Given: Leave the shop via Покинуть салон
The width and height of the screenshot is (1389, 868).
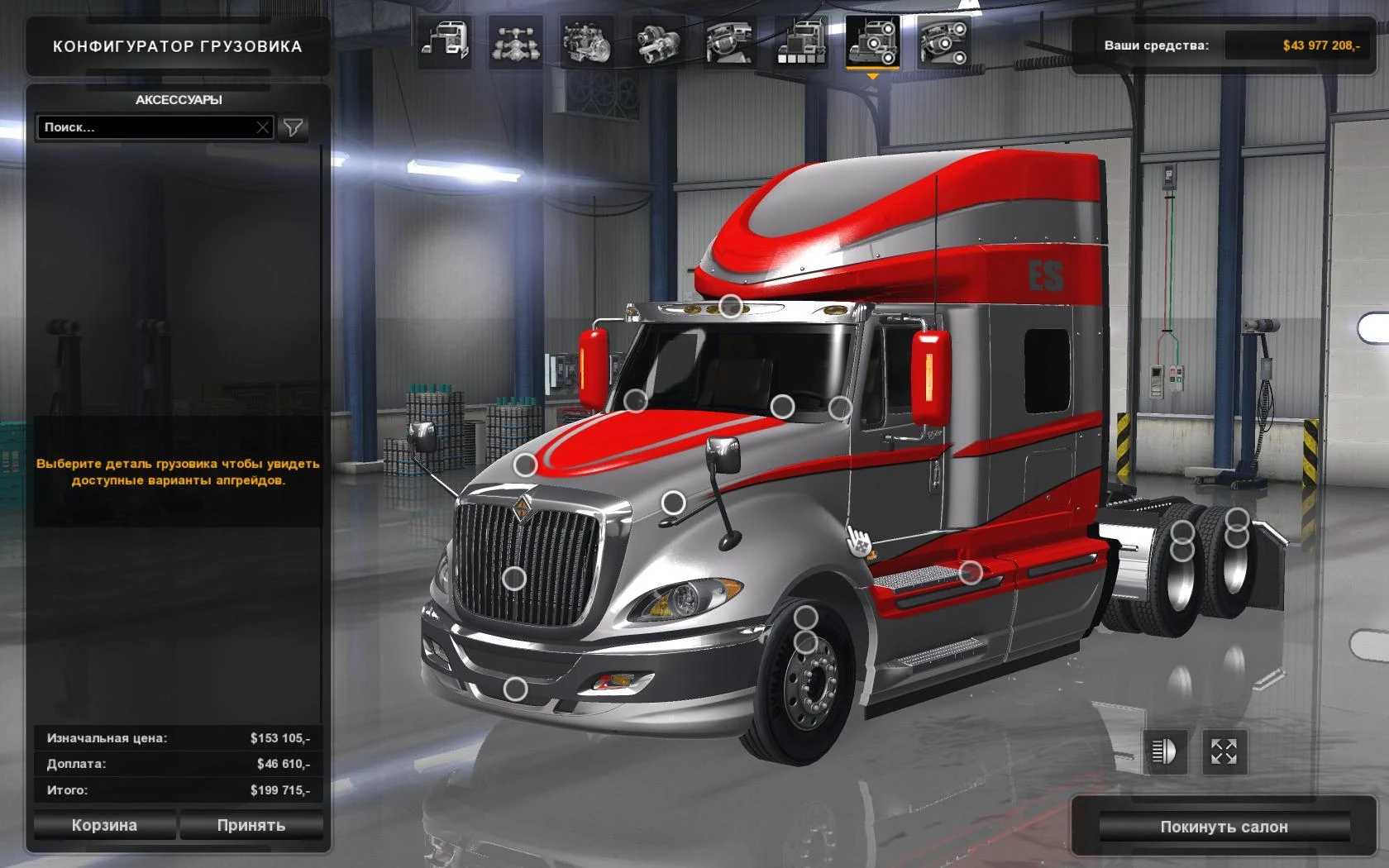Looking at the screenshot, I should pos(1224,827).
